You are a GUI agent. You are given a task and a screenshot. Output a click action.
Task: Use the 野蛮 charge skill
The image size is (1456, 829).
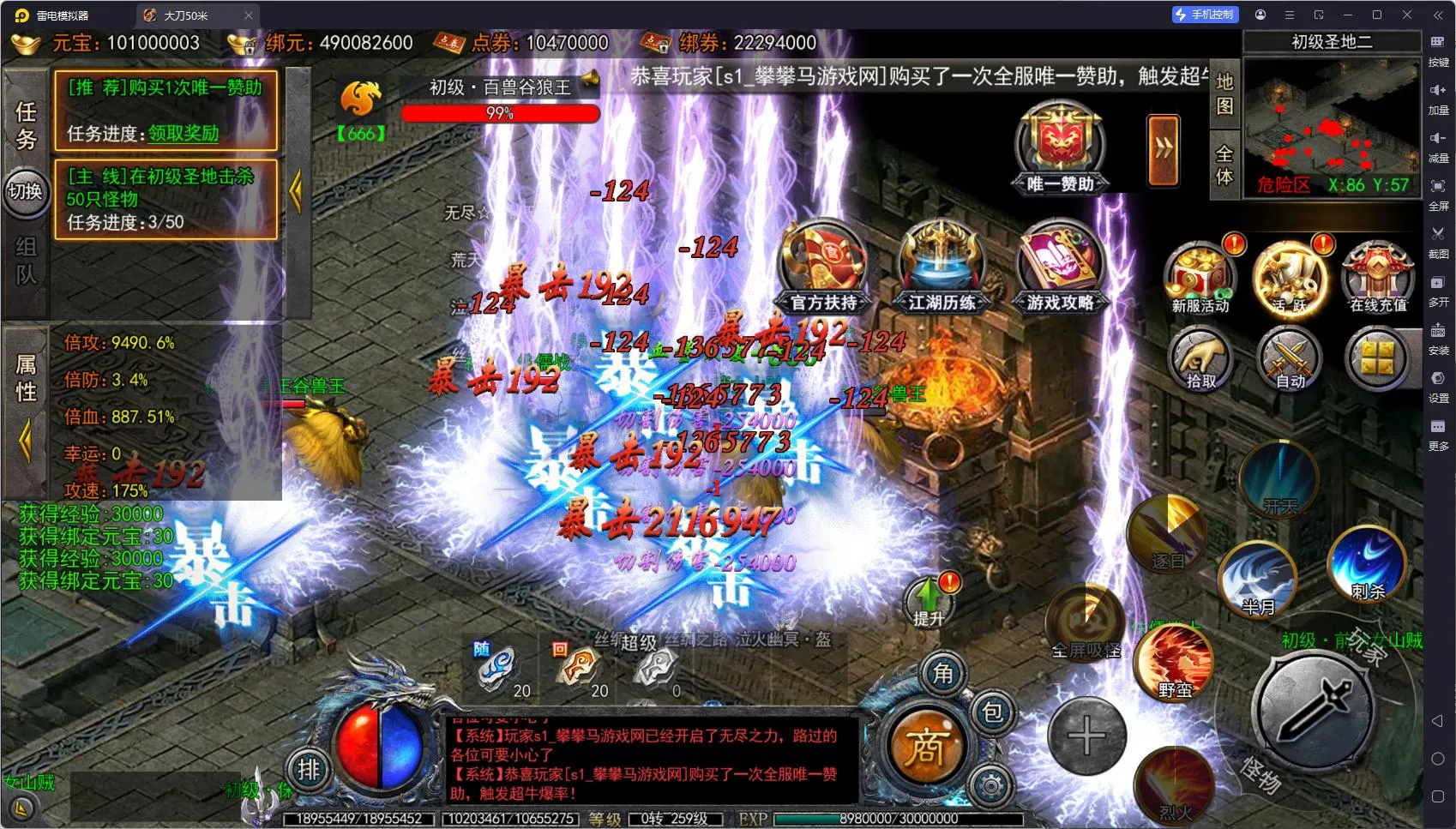1174,662
